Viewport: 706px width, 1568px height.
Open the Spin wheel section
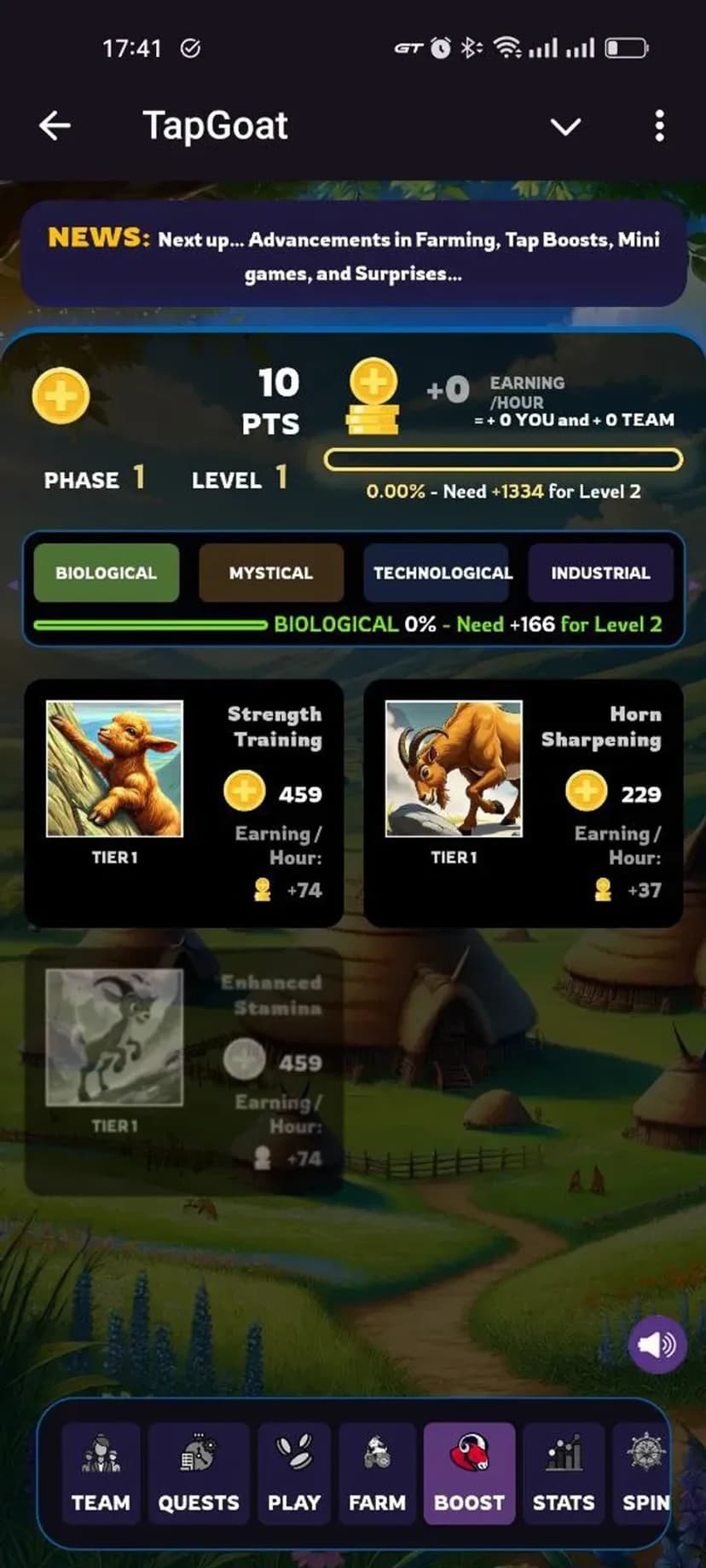coord(644,1473)
